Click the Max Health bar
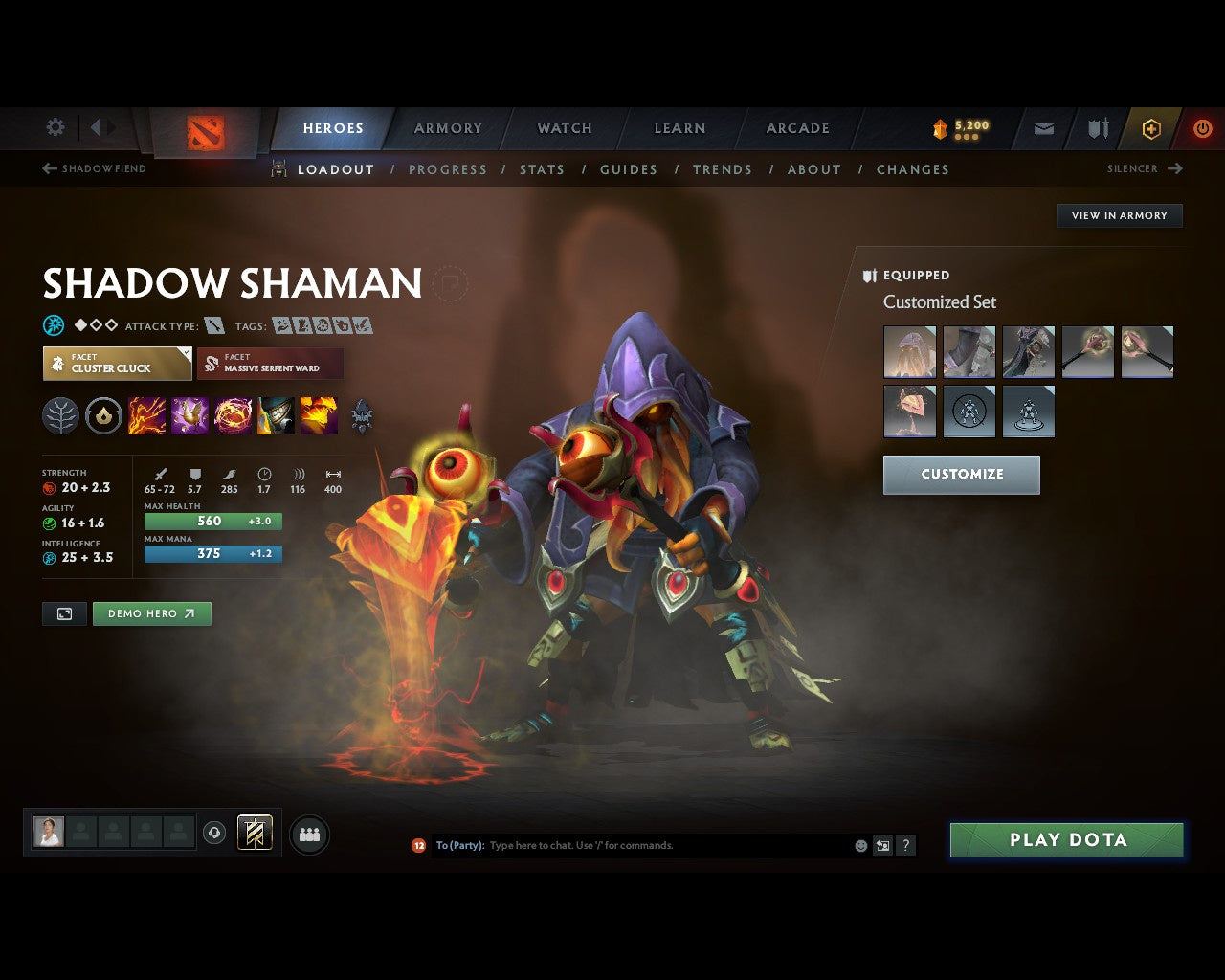 pos(212,521)
